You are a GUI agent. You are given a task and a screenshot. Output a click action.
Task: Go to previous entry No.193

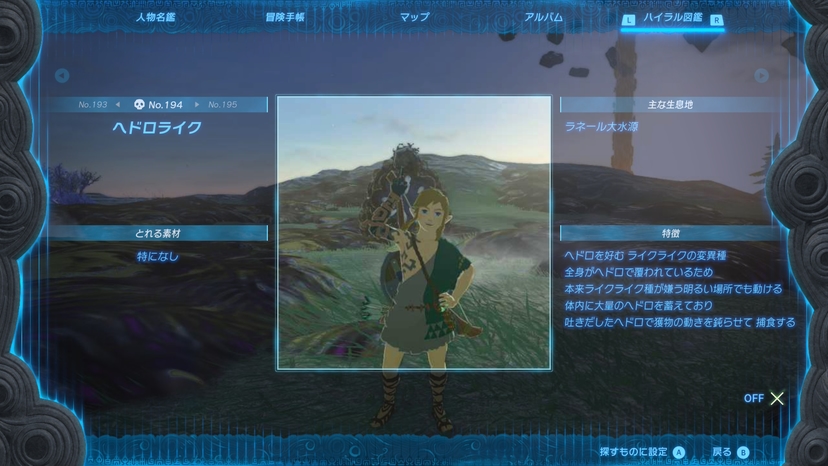(x=93, y=104)
